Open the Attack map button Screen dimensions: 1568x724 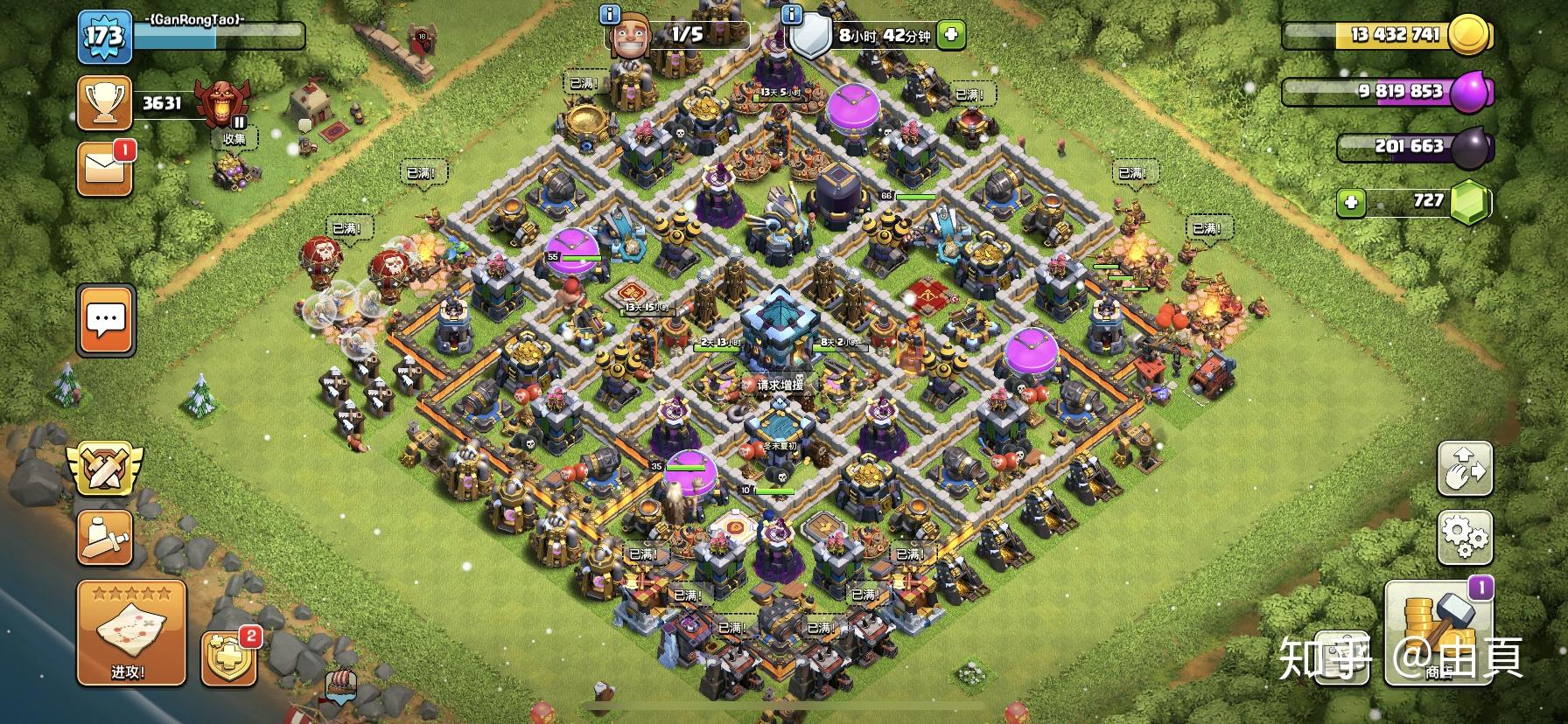[x=131, y=633]
